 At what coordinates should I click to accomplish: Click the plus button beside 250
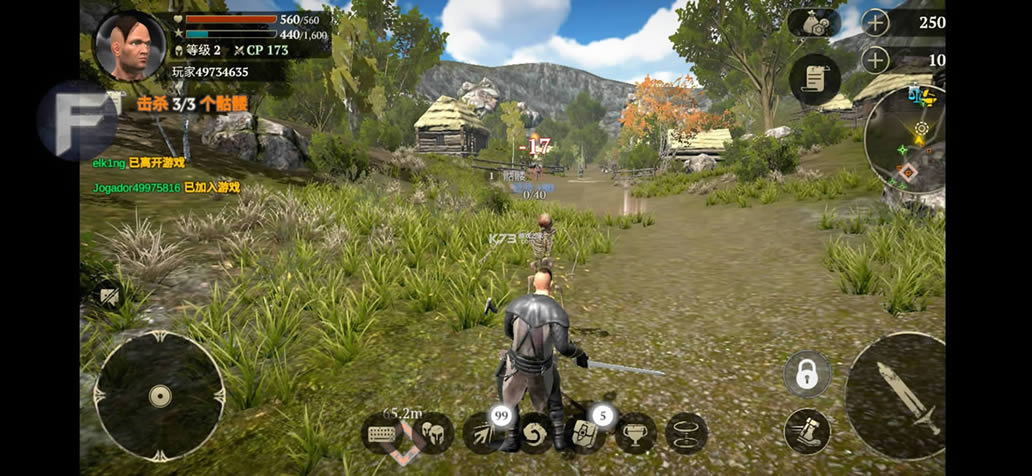pos(875,22)
